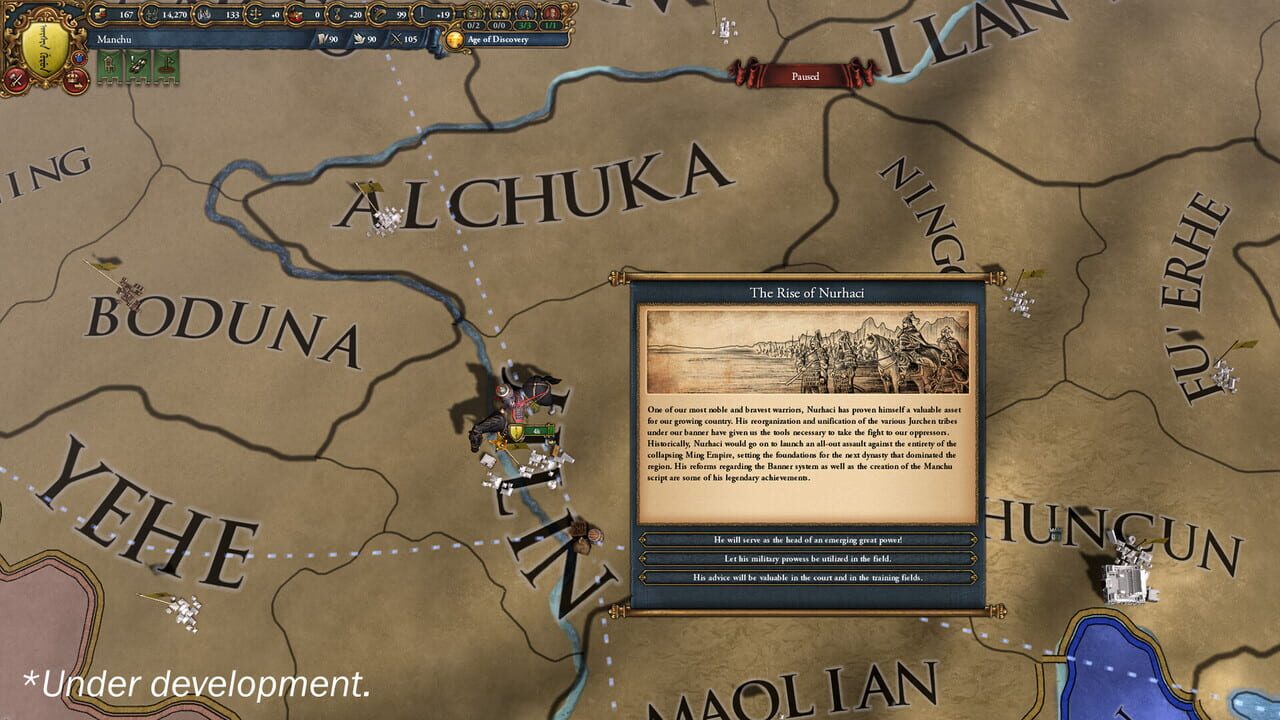
Task: Select the stability scales icon
Action: (x=255, y=12)
